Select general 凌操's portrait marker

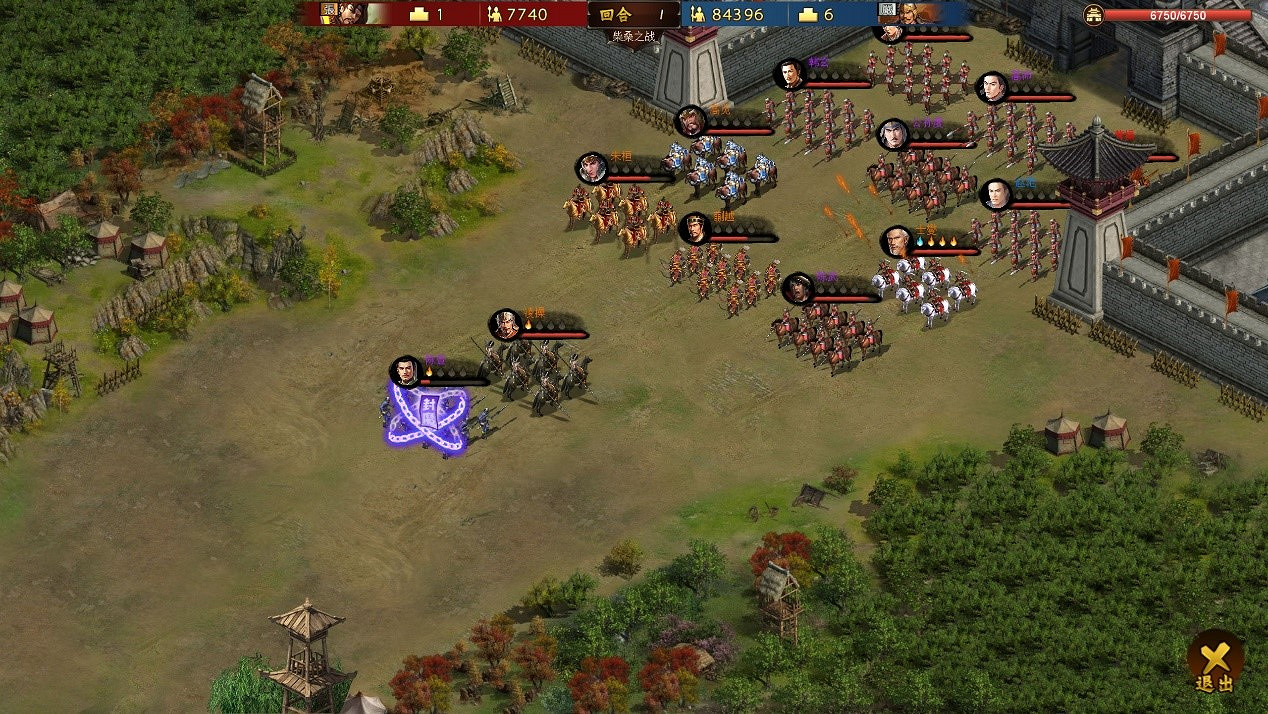click(x=506, y=324)
